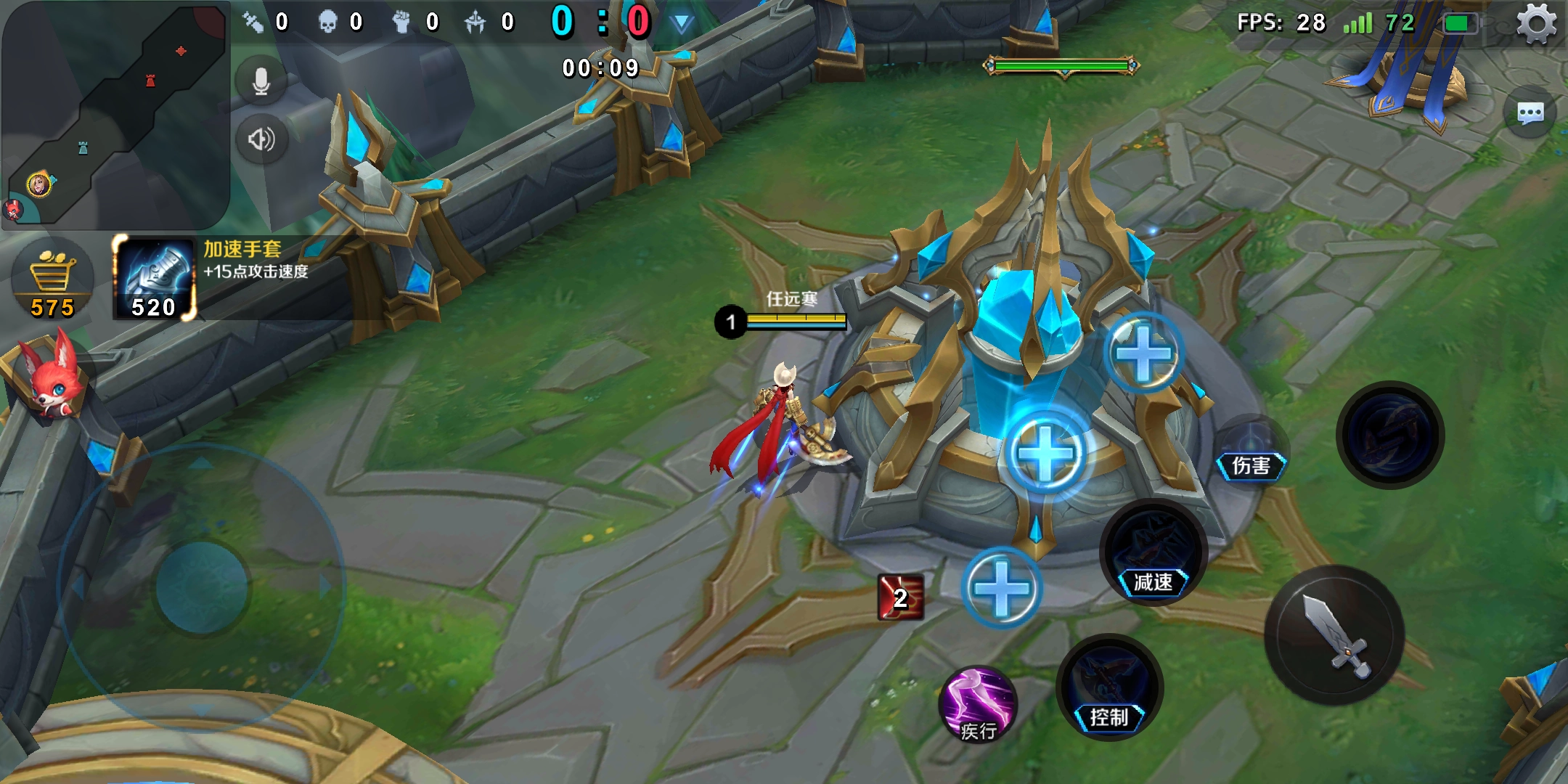Level up the 伤害 skill with plus
This screenshot has width=1568, height=784.
1143,354
